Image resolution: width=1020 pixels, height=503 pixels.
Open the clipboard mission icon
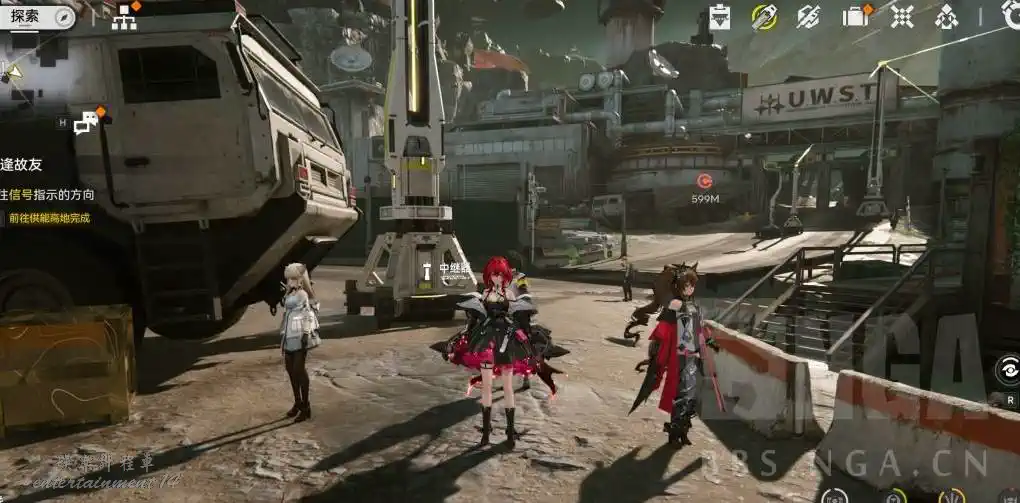[x=720, y=16]
